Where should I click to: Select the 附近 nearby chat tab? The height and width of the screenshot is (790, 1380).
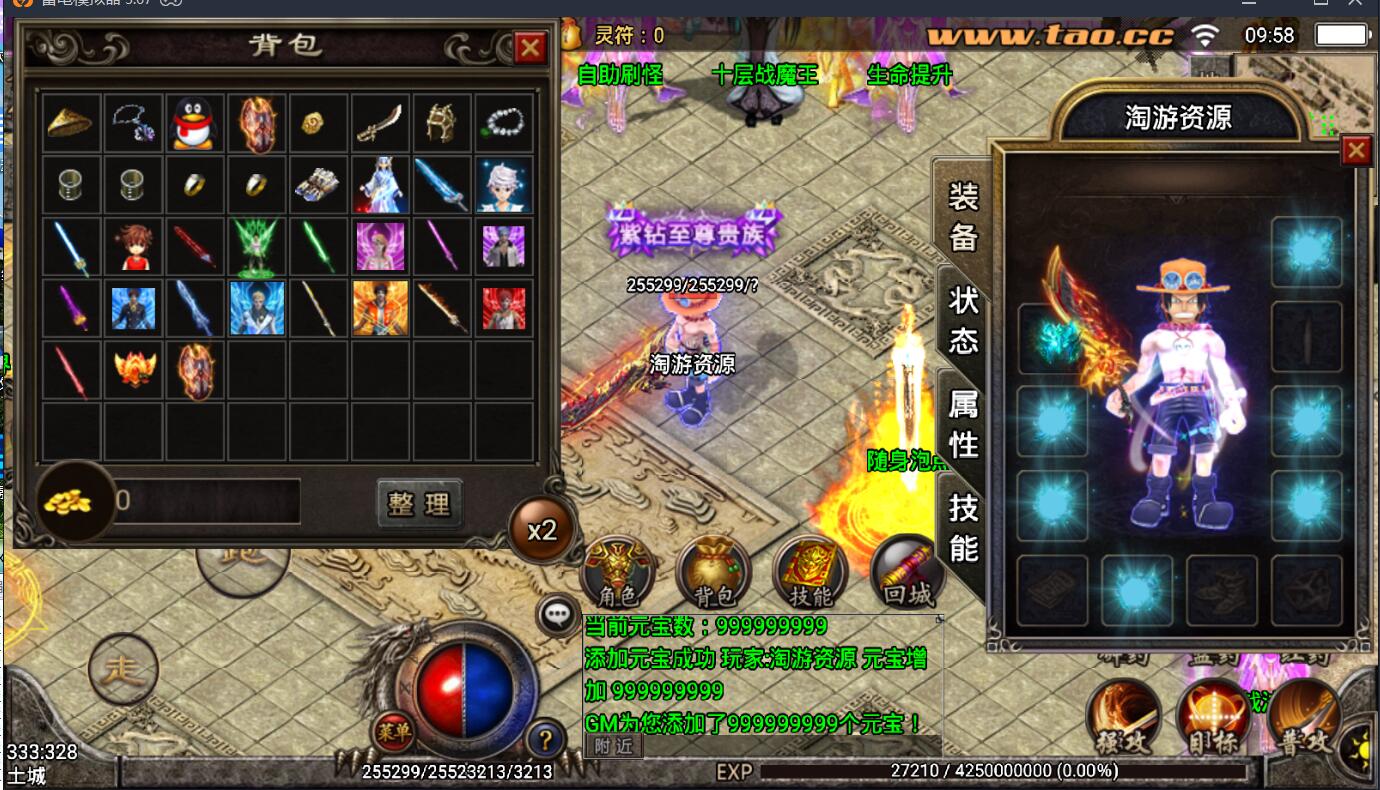[613, 745]
